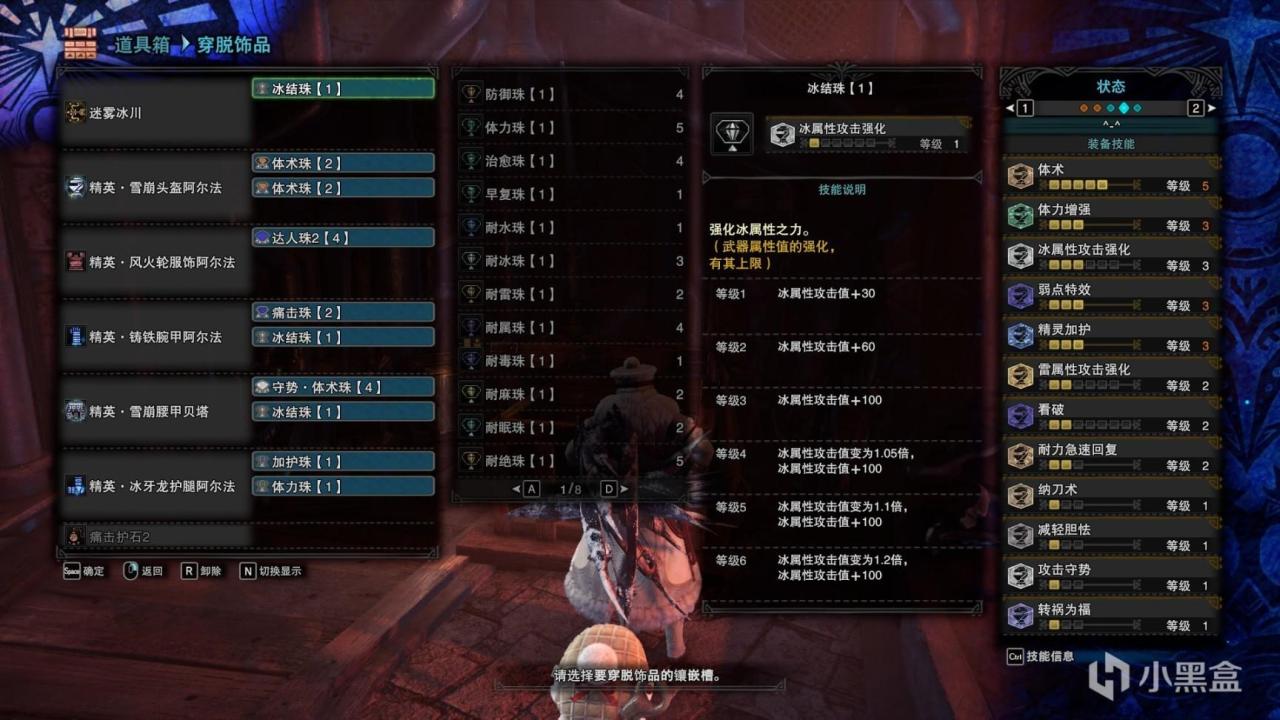Select 治愈珠【1】 in the decoration list
This screenshot has width=1280, height=720.
571,161
